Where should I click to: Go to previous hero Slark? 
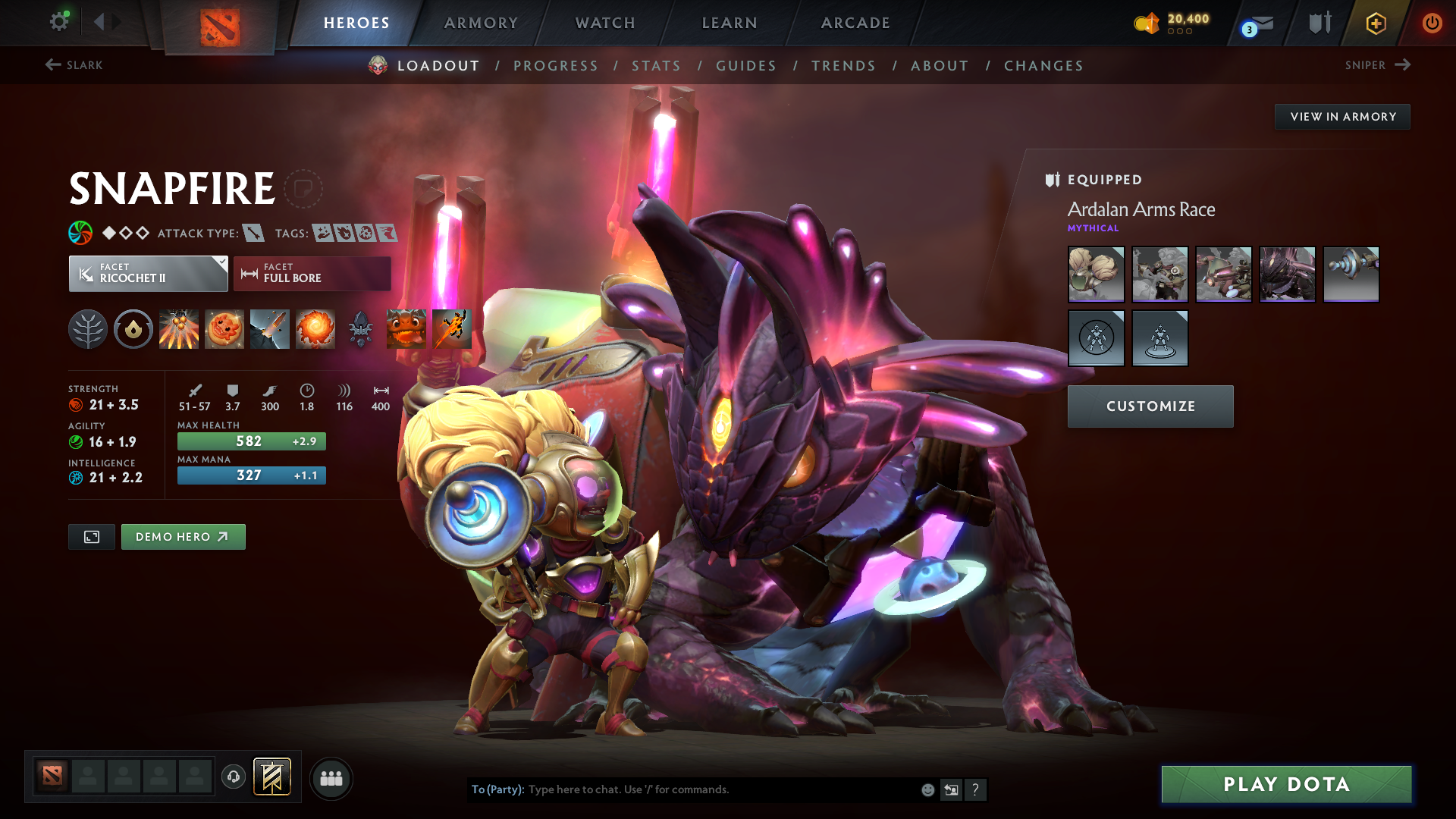[74, 65]
